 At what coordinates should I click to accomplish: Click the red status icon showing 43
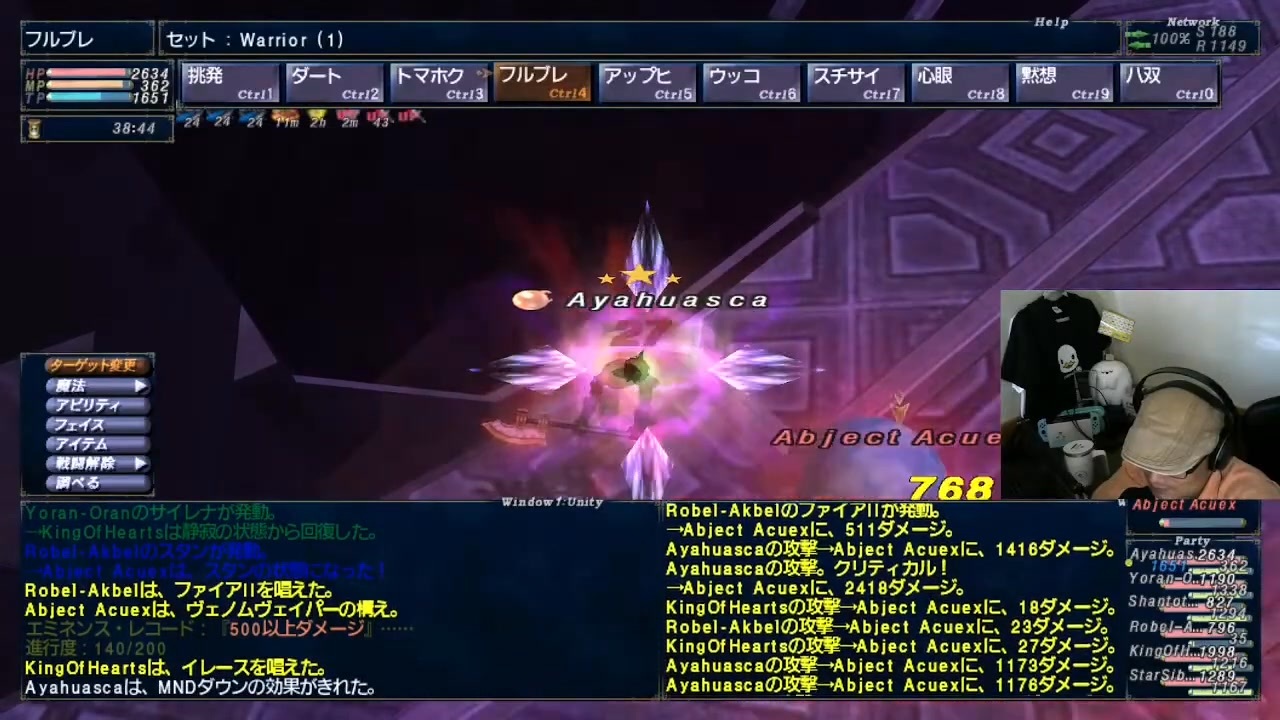click(x=378, y=118)
